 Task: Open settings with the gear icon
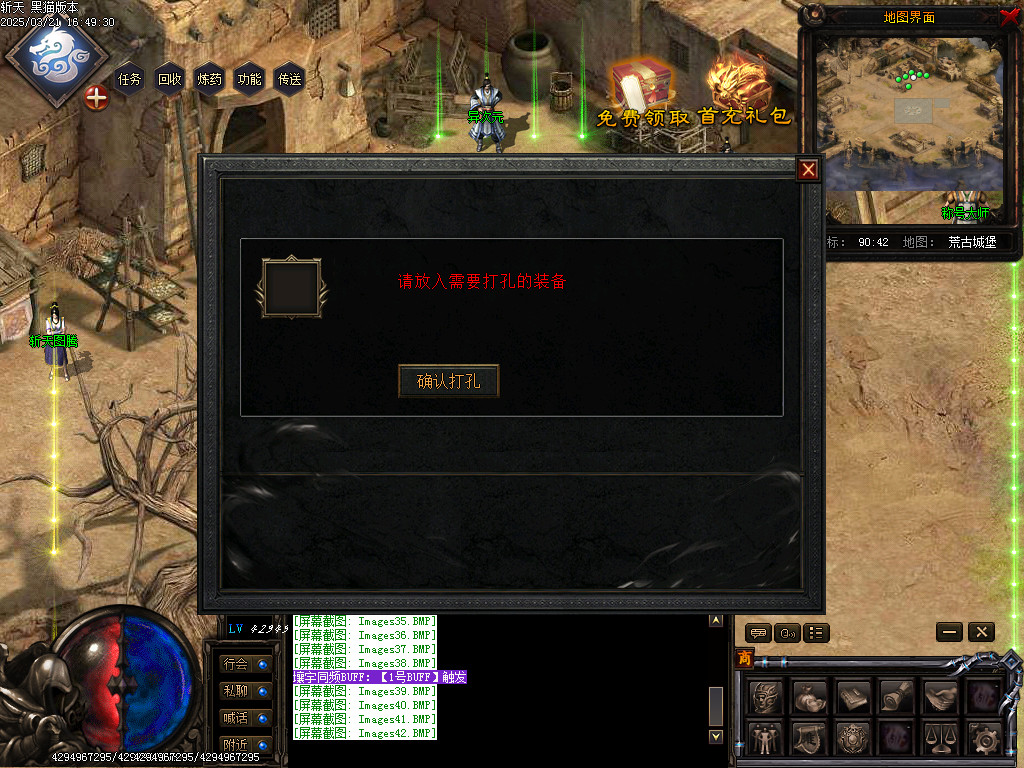(985, 738)
